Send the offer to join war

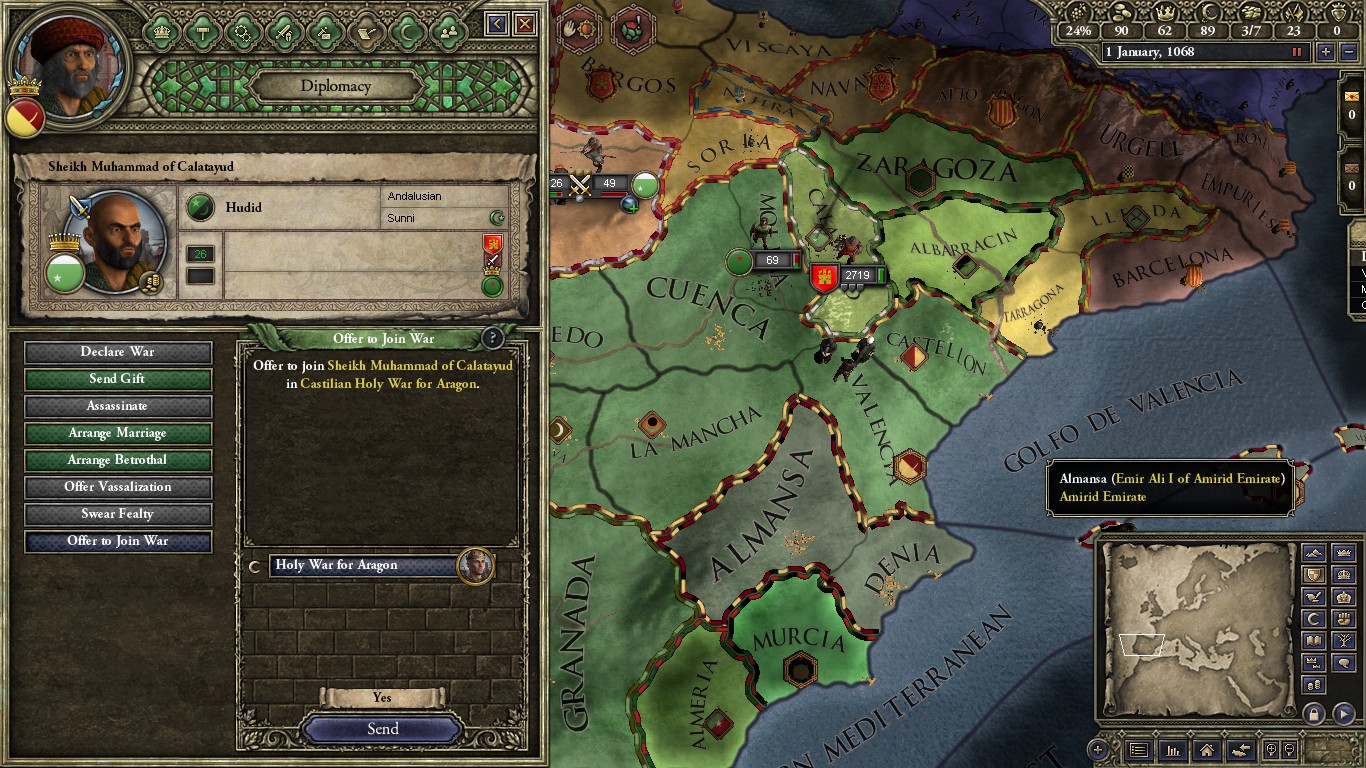(x=382, y=729)
